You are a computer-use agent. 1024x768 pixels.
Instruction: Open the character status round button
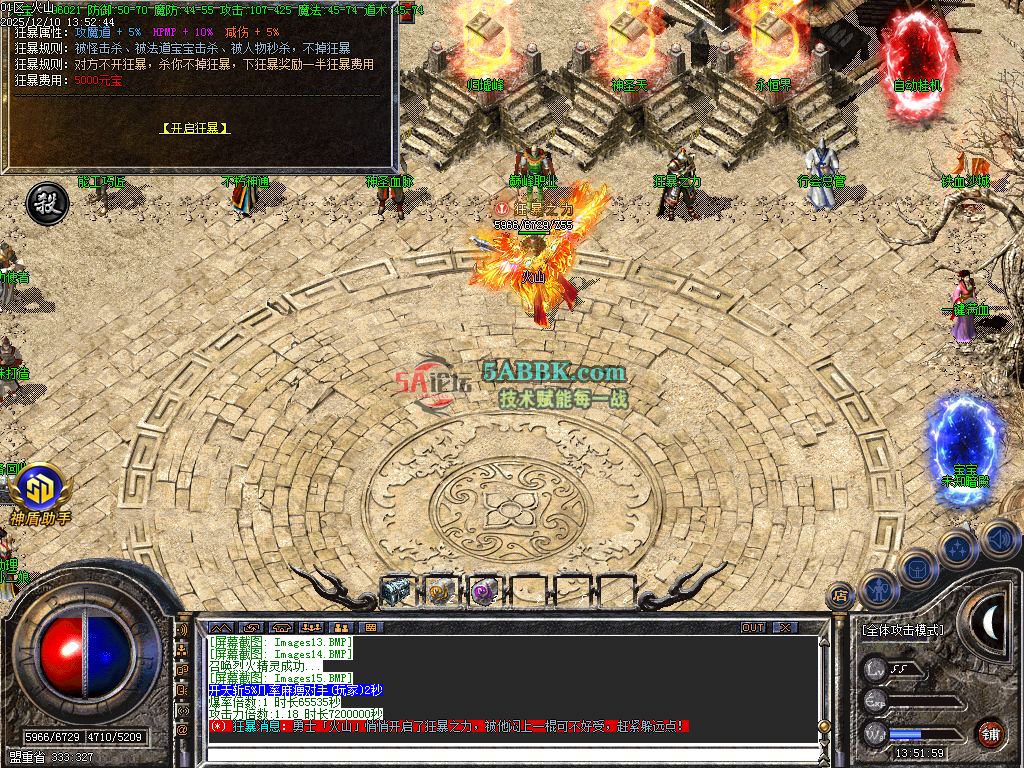pyautogui.click(x=880, y=590)
